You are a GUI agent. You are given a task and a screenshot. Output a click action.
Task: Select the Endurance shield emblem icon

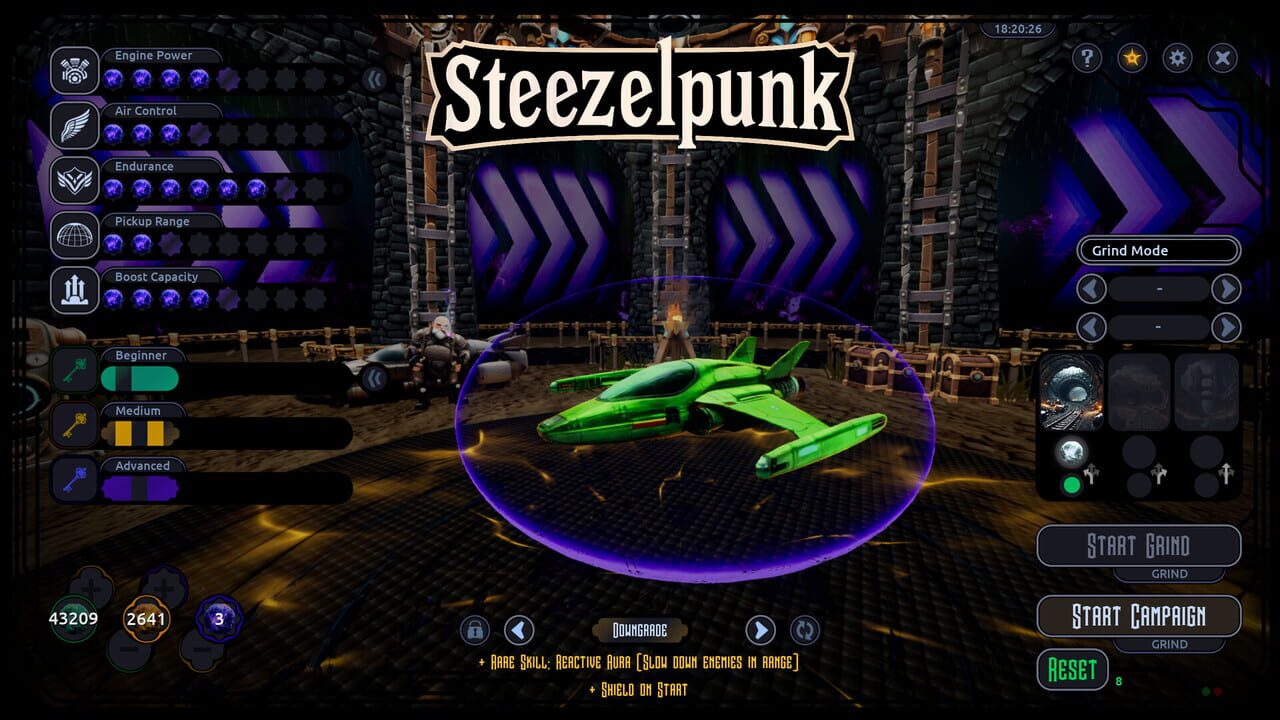[x=75, y=181]
